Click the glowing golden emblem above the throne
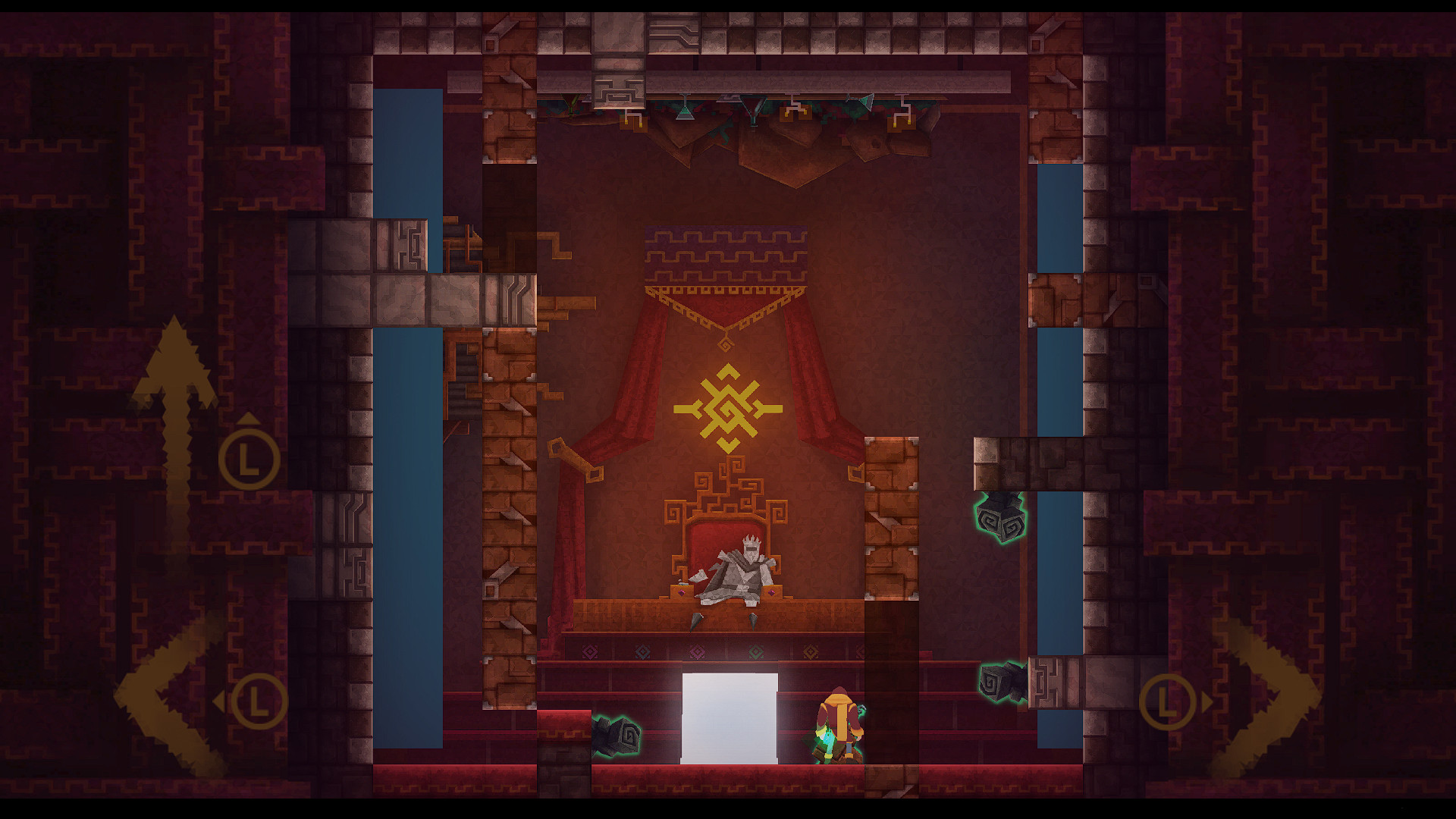The width and height of the screenshot is (1456, 819). [730, 409]
